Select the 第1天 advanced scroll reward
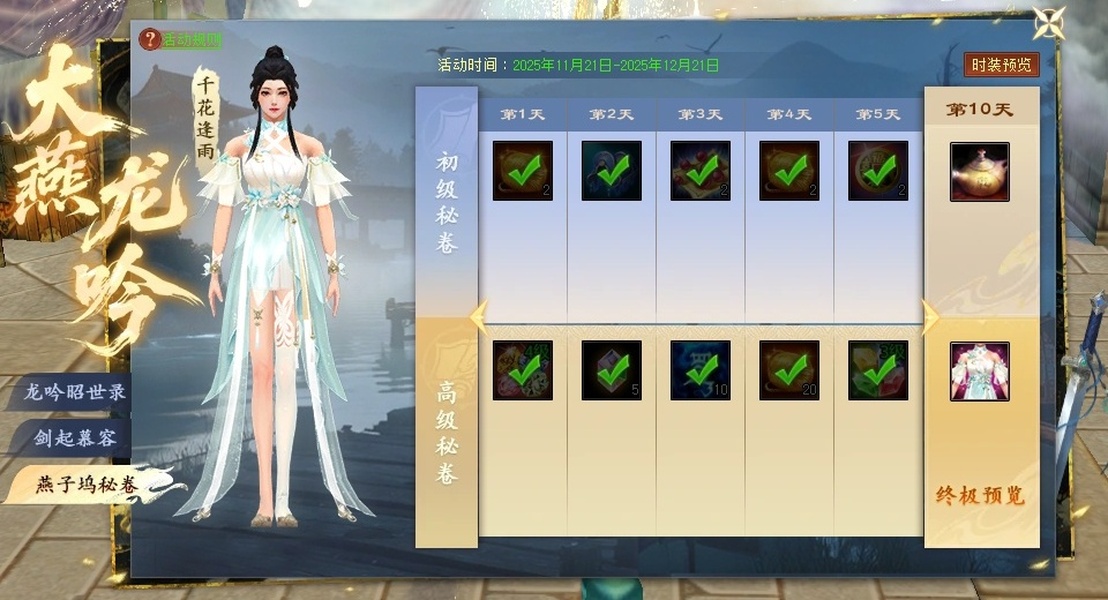 click(522, 371)
